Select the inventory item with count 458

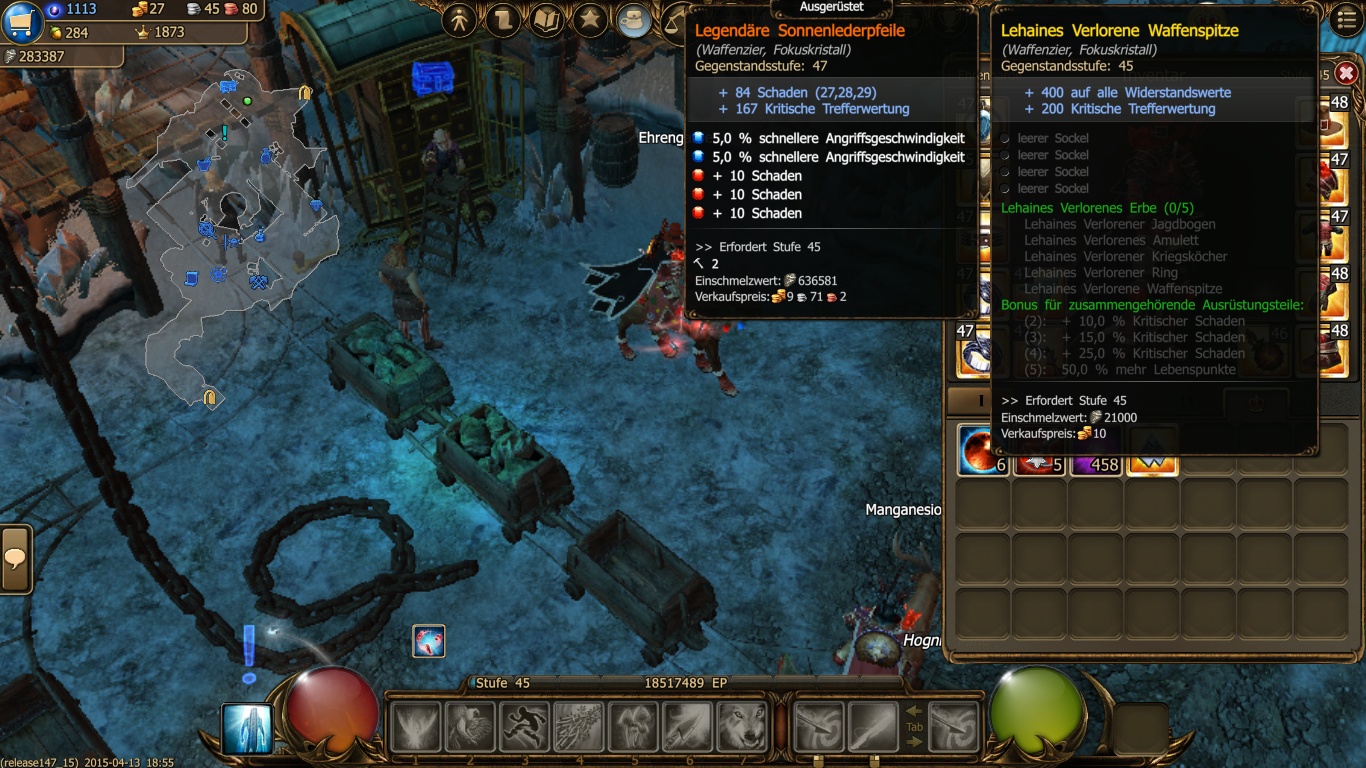tap(1096, 451)
